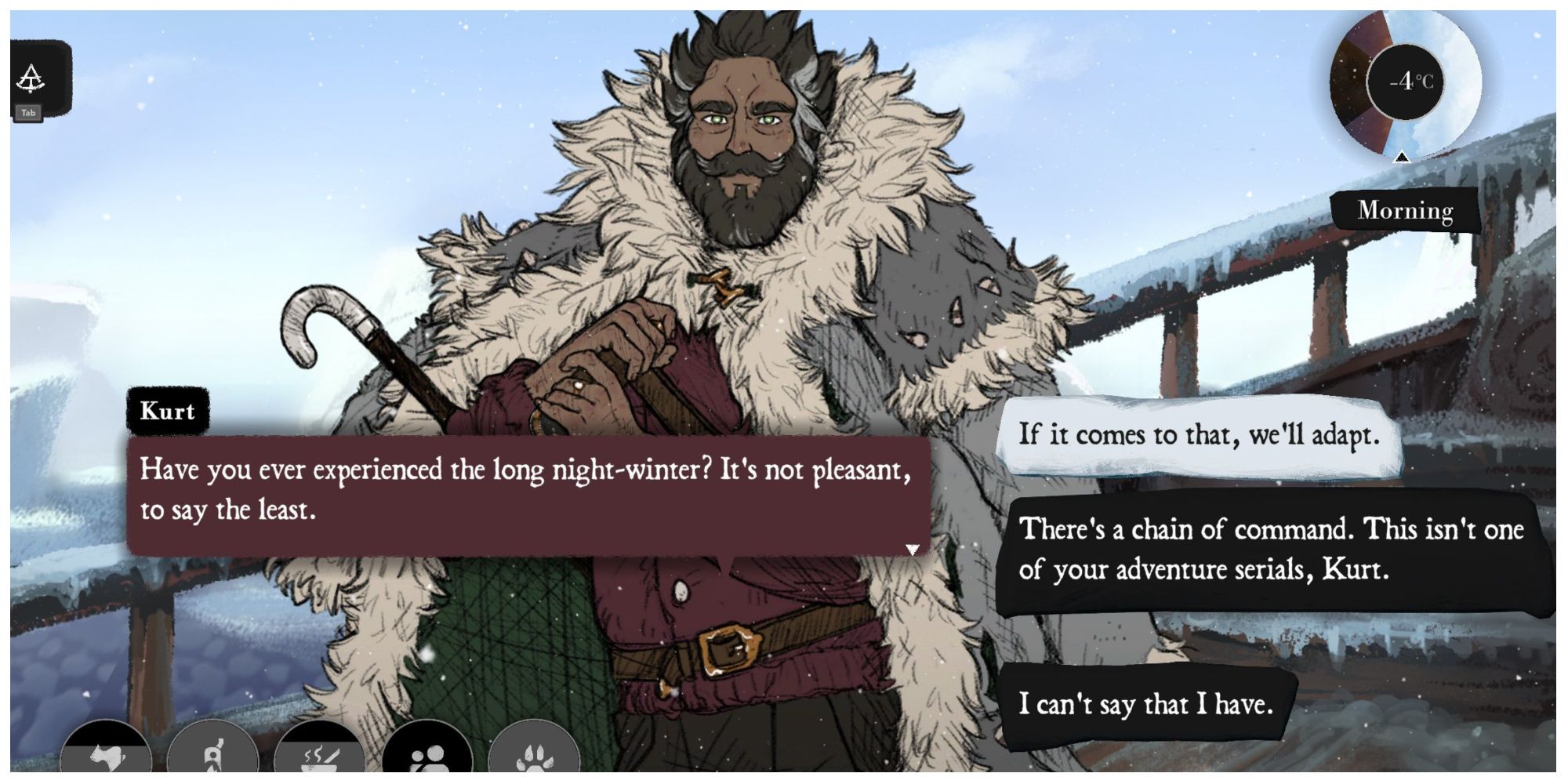The width and height of the screenshot is (1568, 784).
Task: Click the -4°C temperature gauge
Action: click(x=1406, y=81)
